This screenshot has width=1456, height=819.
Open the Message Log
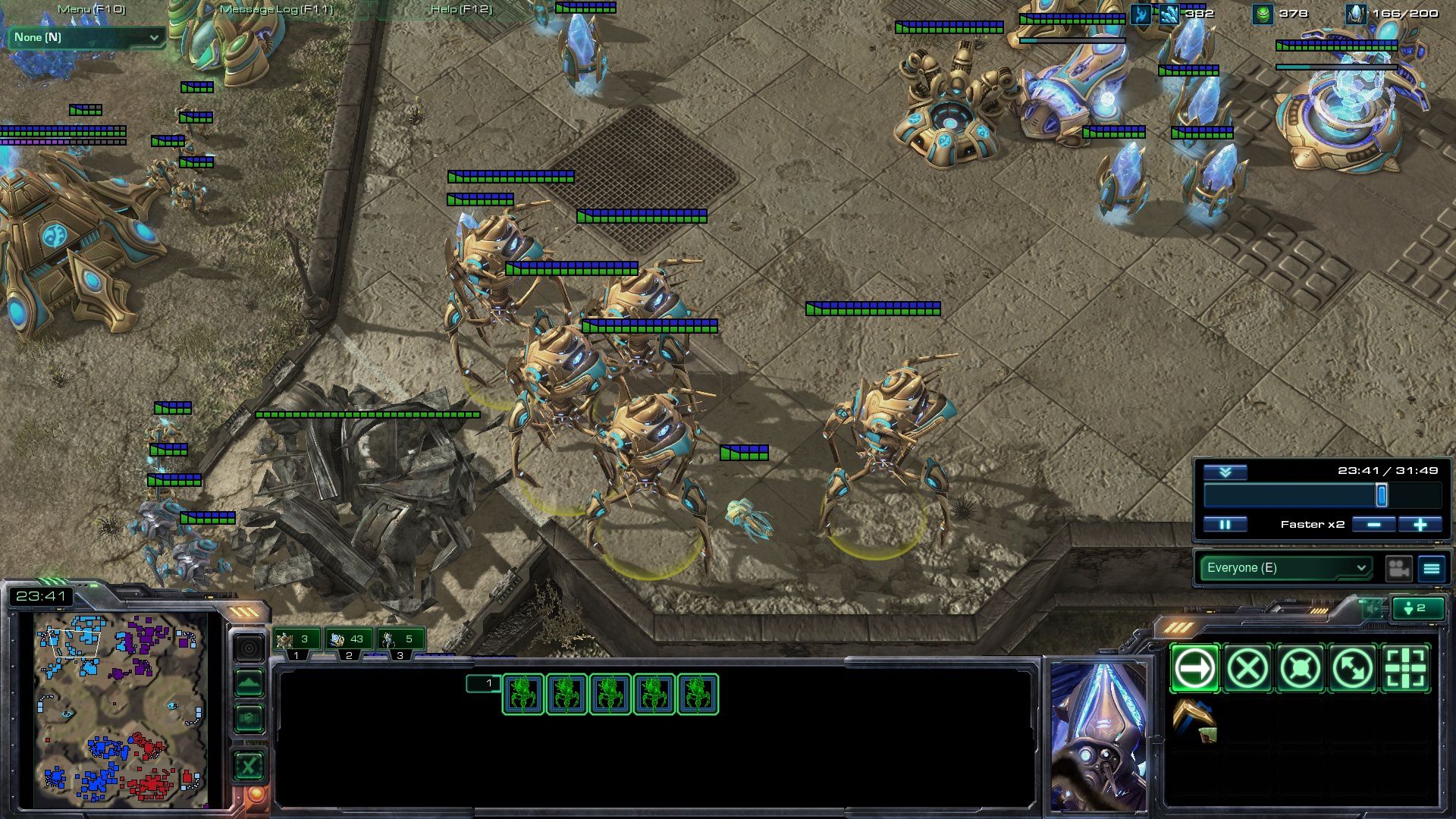coord(276,9)
